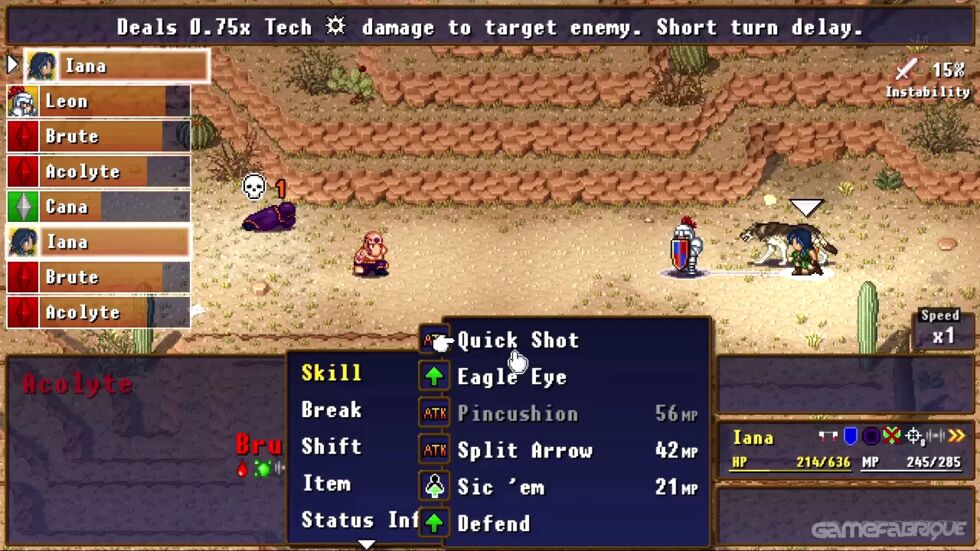Click the Instability sword icon

(906, 69)
